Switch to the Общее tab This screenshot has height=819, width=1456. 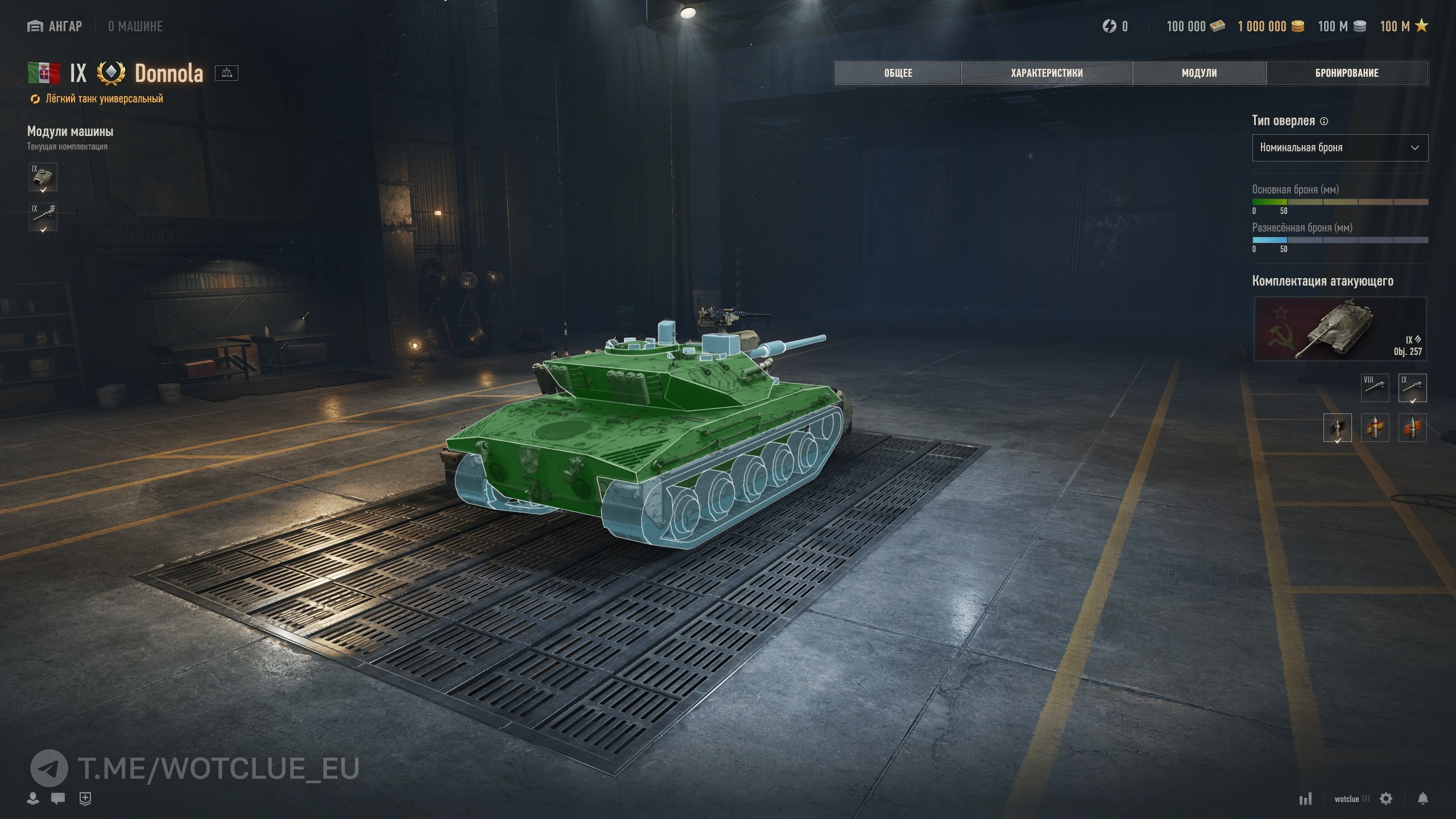[x=898, y=73]
